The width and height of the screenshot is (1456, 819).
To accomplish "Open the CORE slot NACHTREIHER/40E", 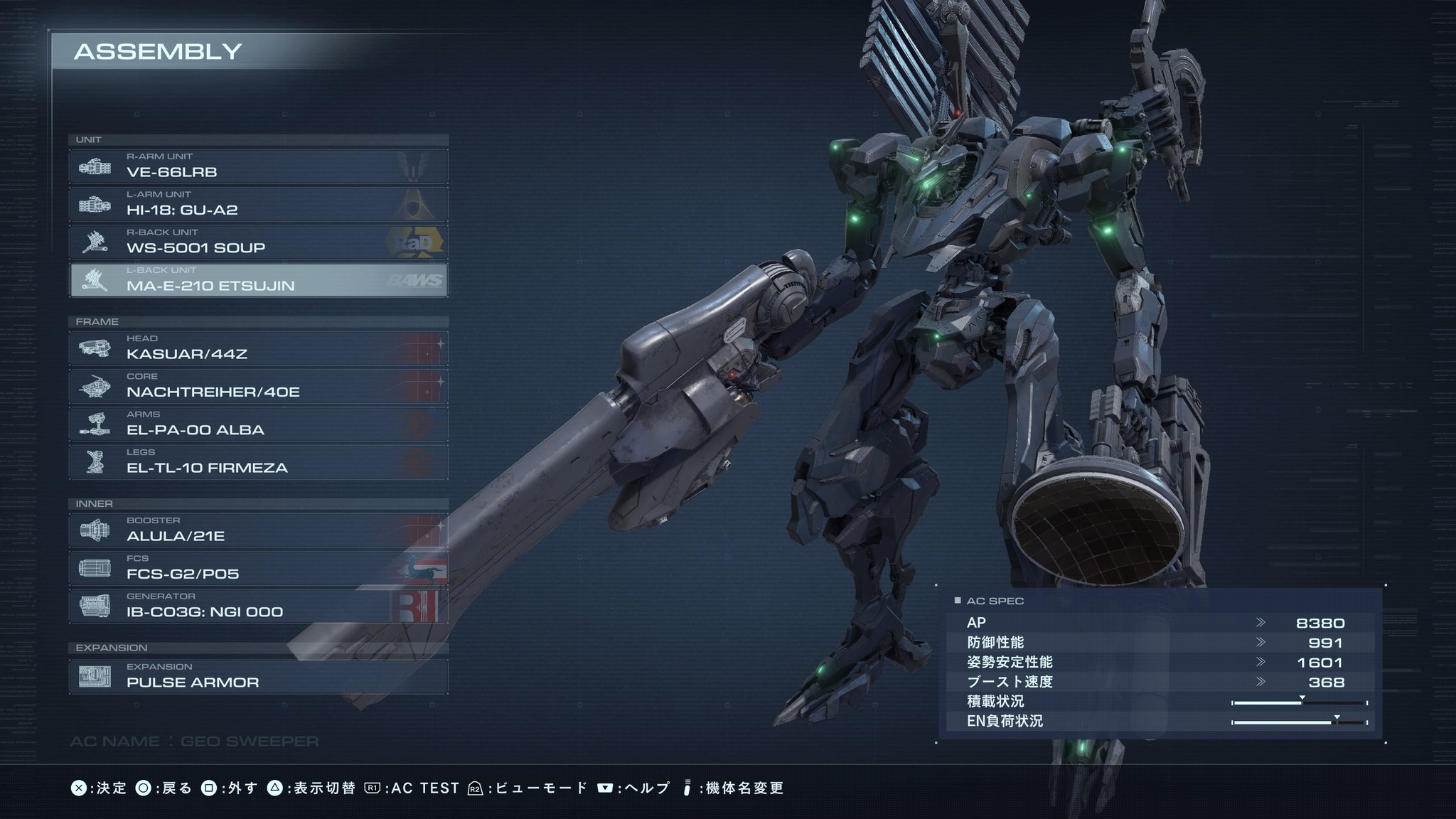I will 259,386.
